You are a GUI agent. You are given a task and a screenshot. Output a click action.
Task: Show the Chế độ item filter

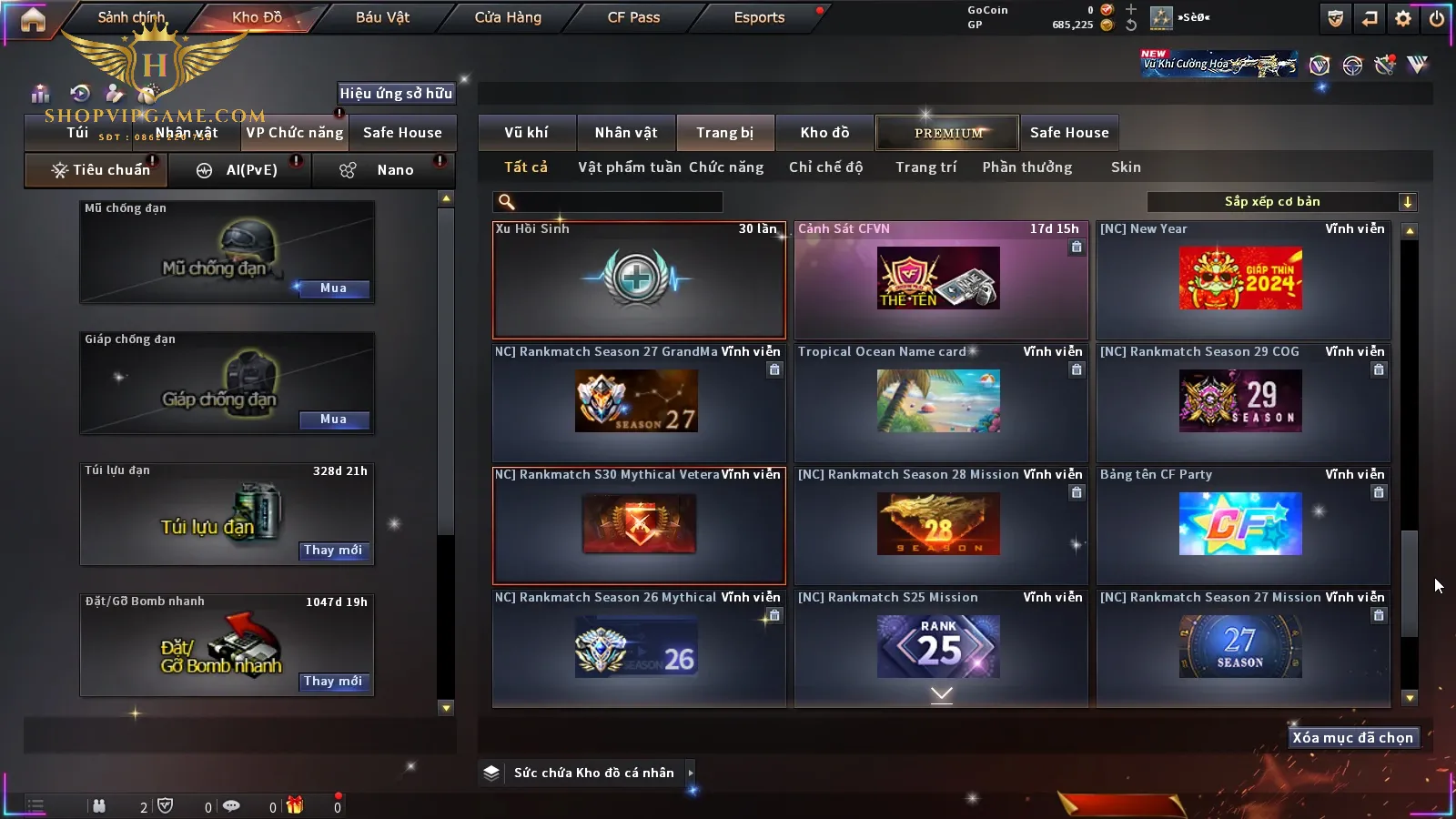(825, 167)
